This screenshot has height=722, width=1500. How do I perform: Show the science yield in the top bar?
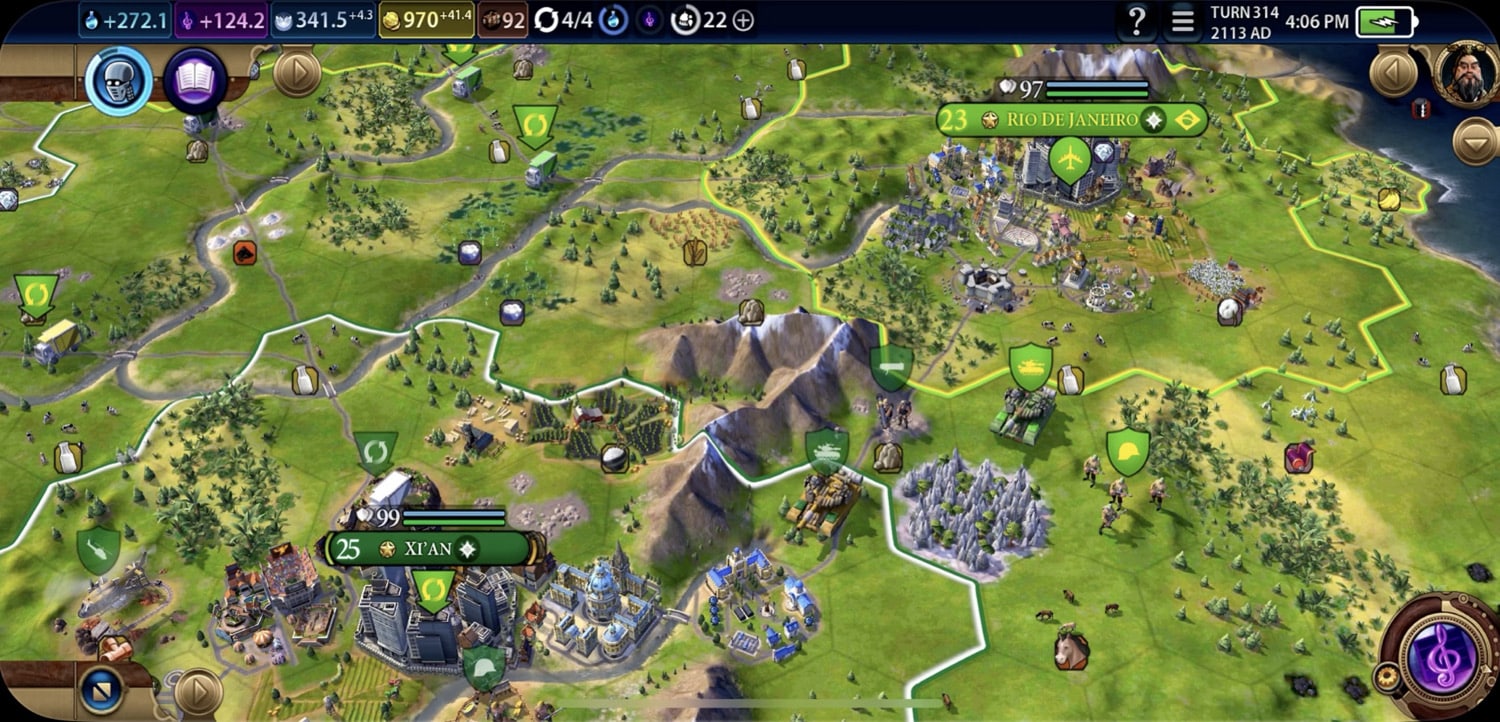click(125, 20)
